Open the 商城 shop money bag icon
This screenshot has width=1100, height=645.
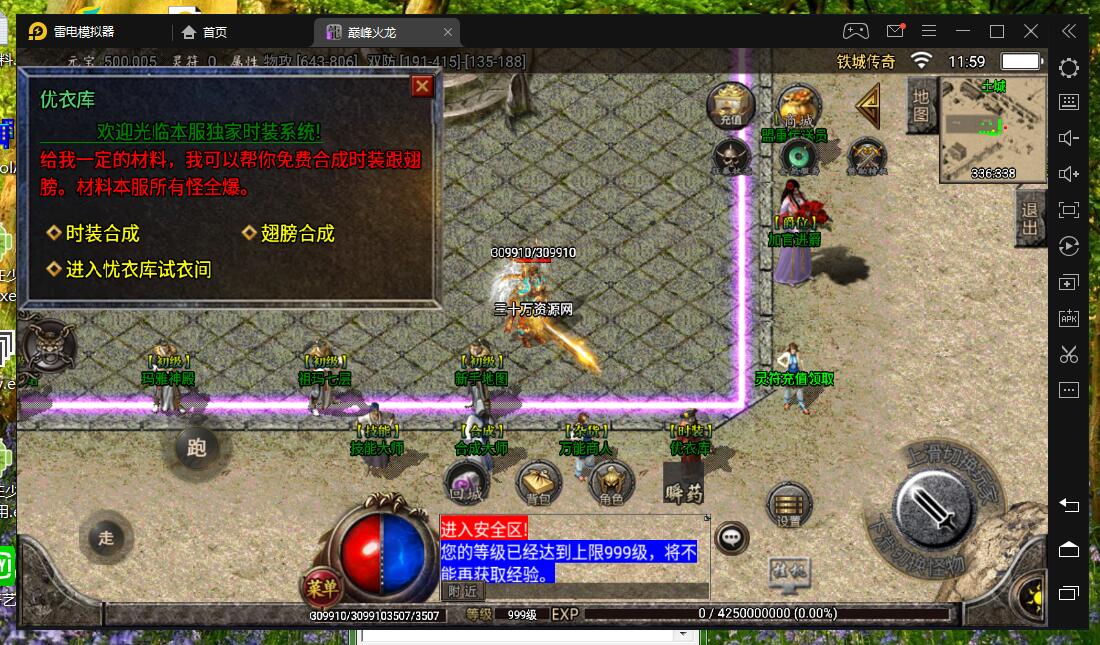point(798,105)
